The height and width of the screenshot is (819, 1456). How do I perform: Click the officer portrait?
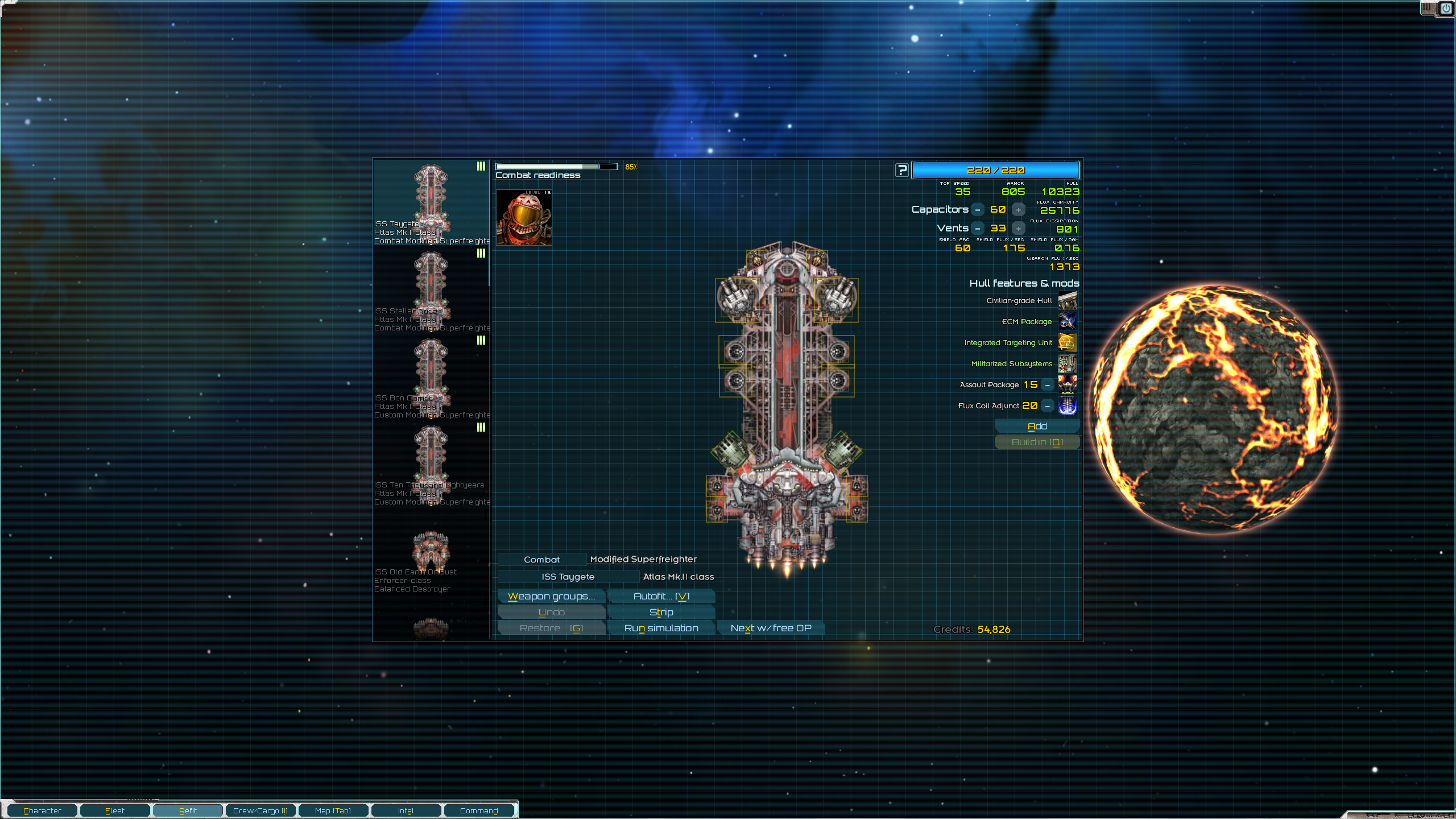pos(524,218)
